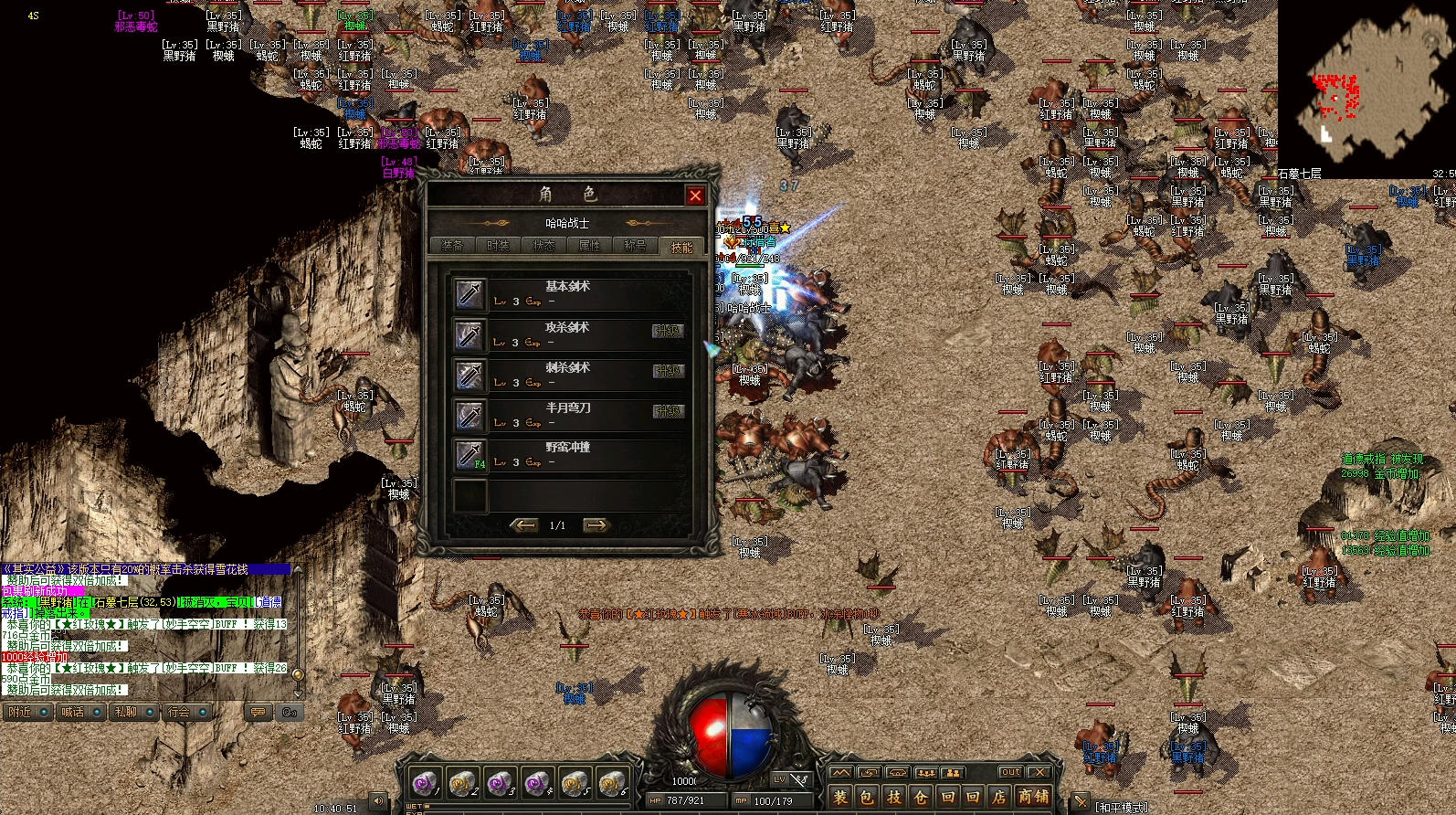
Task: Switch to the 装备 equipment tab
Action: point(452,246)
